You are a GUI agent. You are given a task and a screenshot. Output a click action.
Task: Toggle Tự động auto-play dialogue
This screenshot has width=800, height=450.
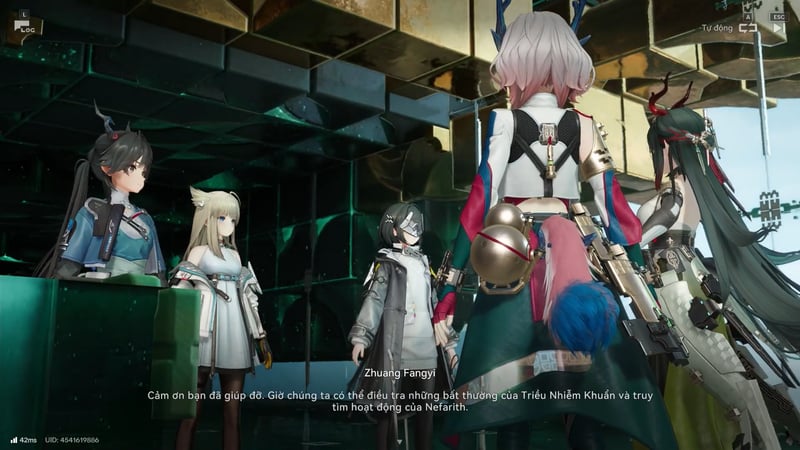click(x=748, y=29)
